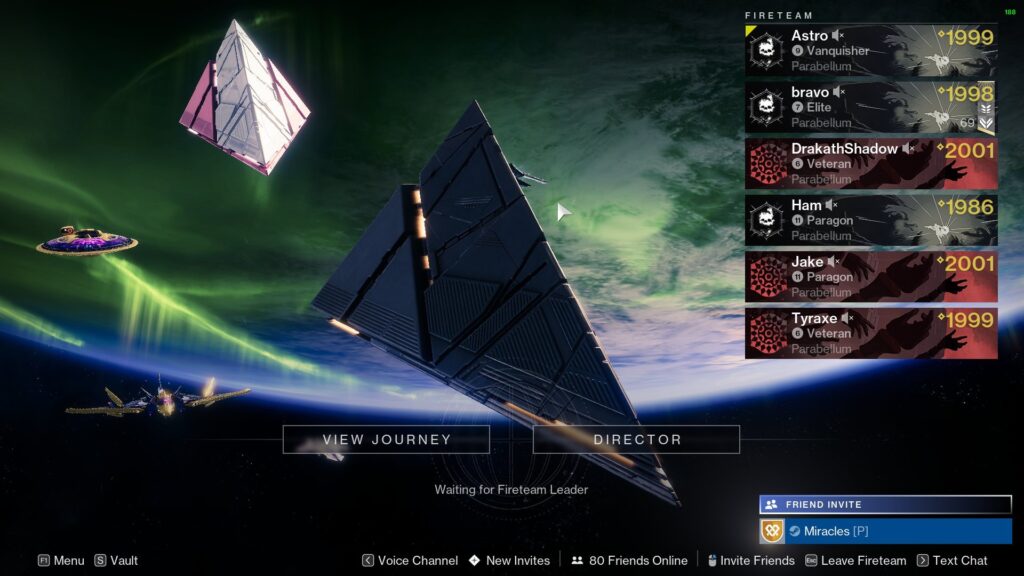This screenshot has width=1024, height=576.
Task: View New Invites
Action: 509,561
